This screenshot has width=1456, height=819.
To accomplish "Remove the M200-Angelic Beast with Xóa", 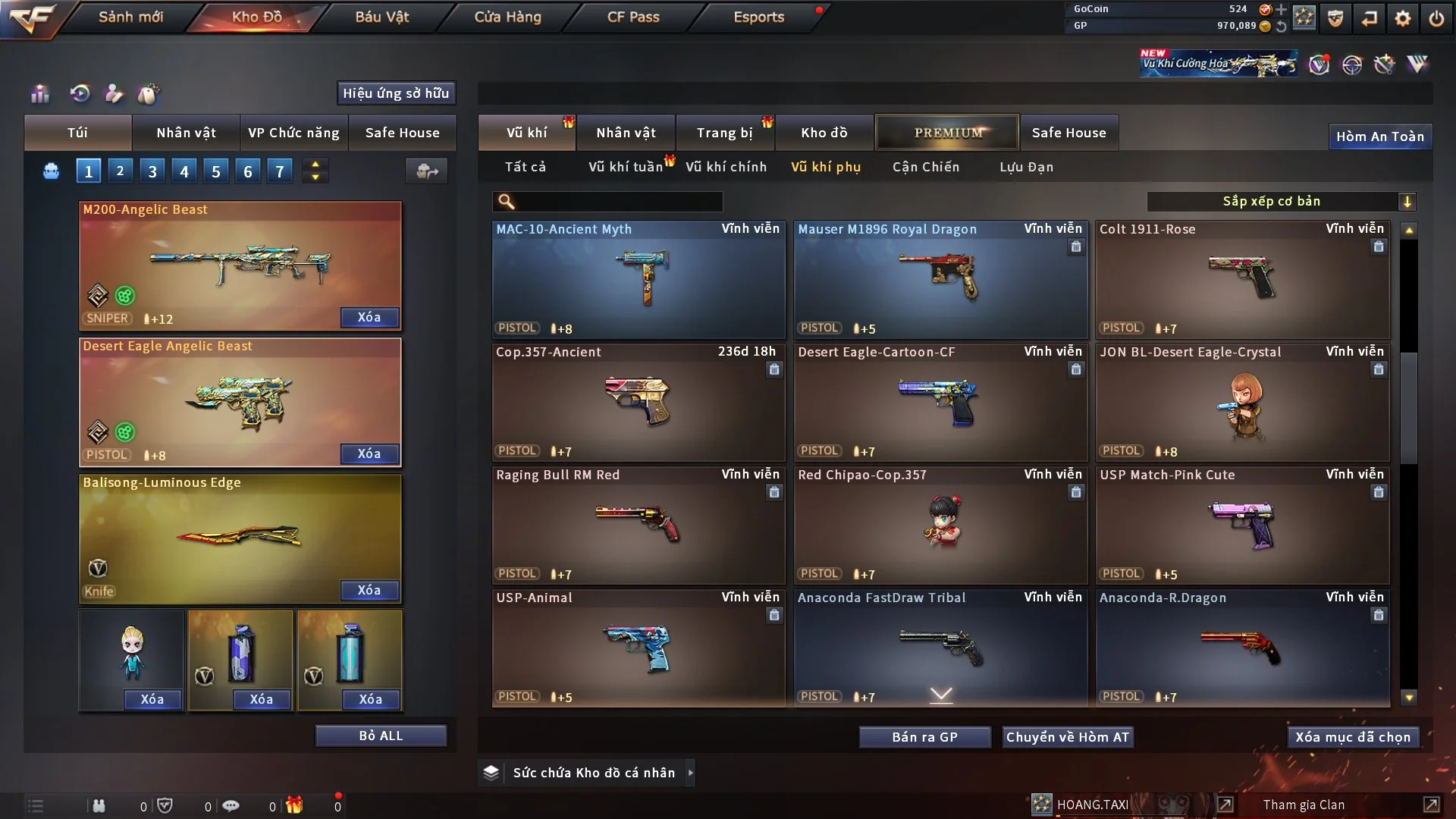I will point(369,317).
